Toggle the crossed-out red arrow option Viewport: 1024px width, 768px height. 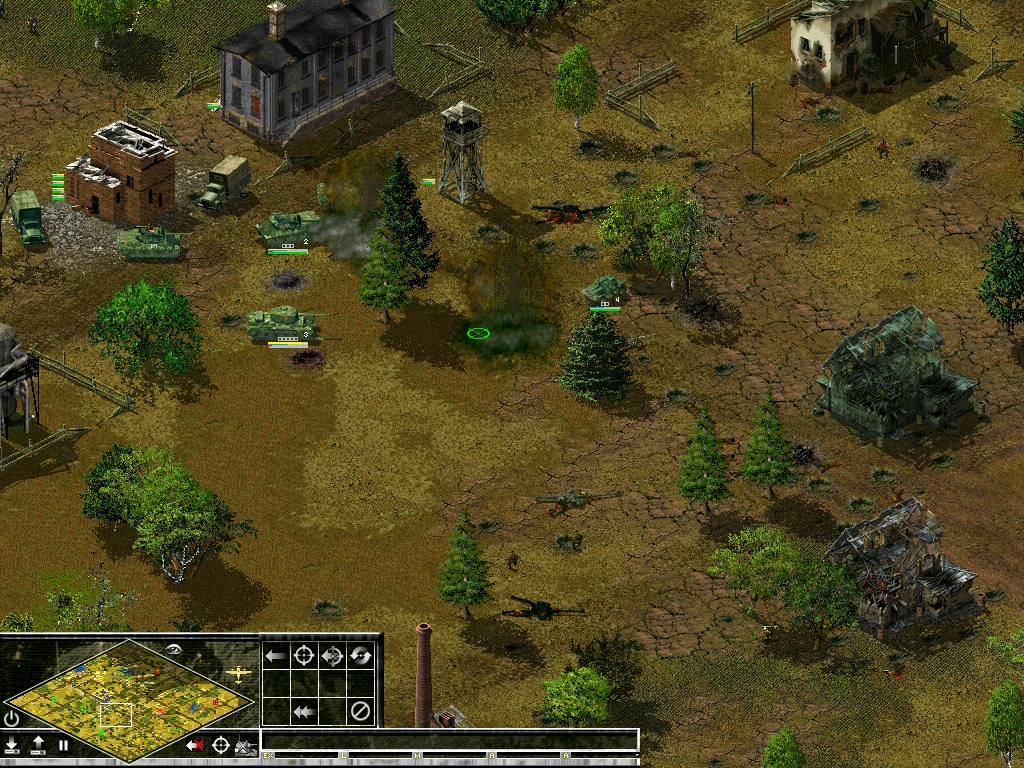click(x=195, y=745)
